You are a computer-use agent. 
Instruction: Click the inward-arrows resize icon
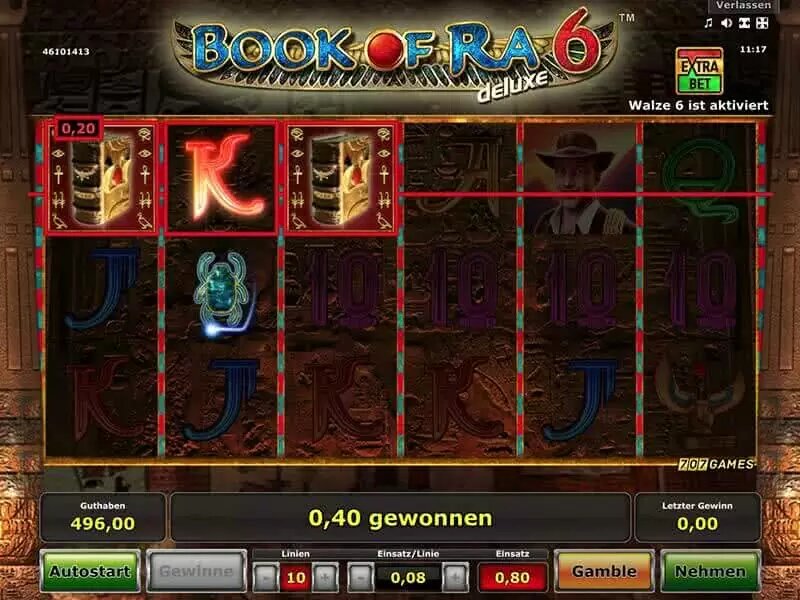[x=744, y=23]
